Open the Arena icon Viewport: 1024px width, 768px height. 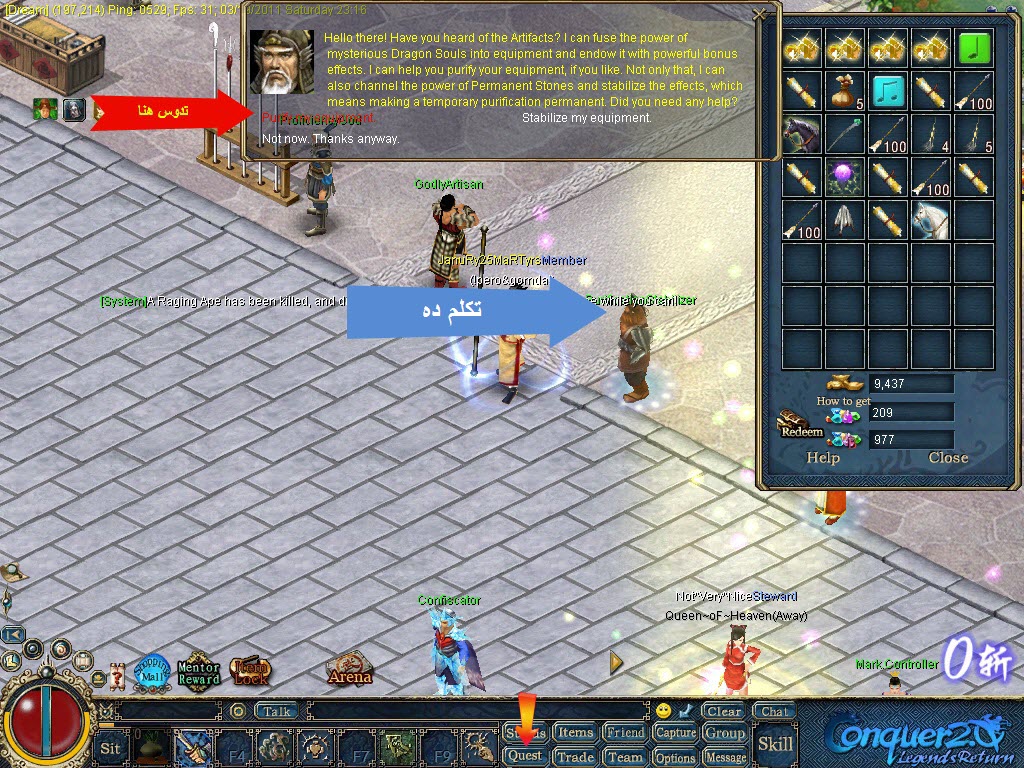(x=350, y=668)
